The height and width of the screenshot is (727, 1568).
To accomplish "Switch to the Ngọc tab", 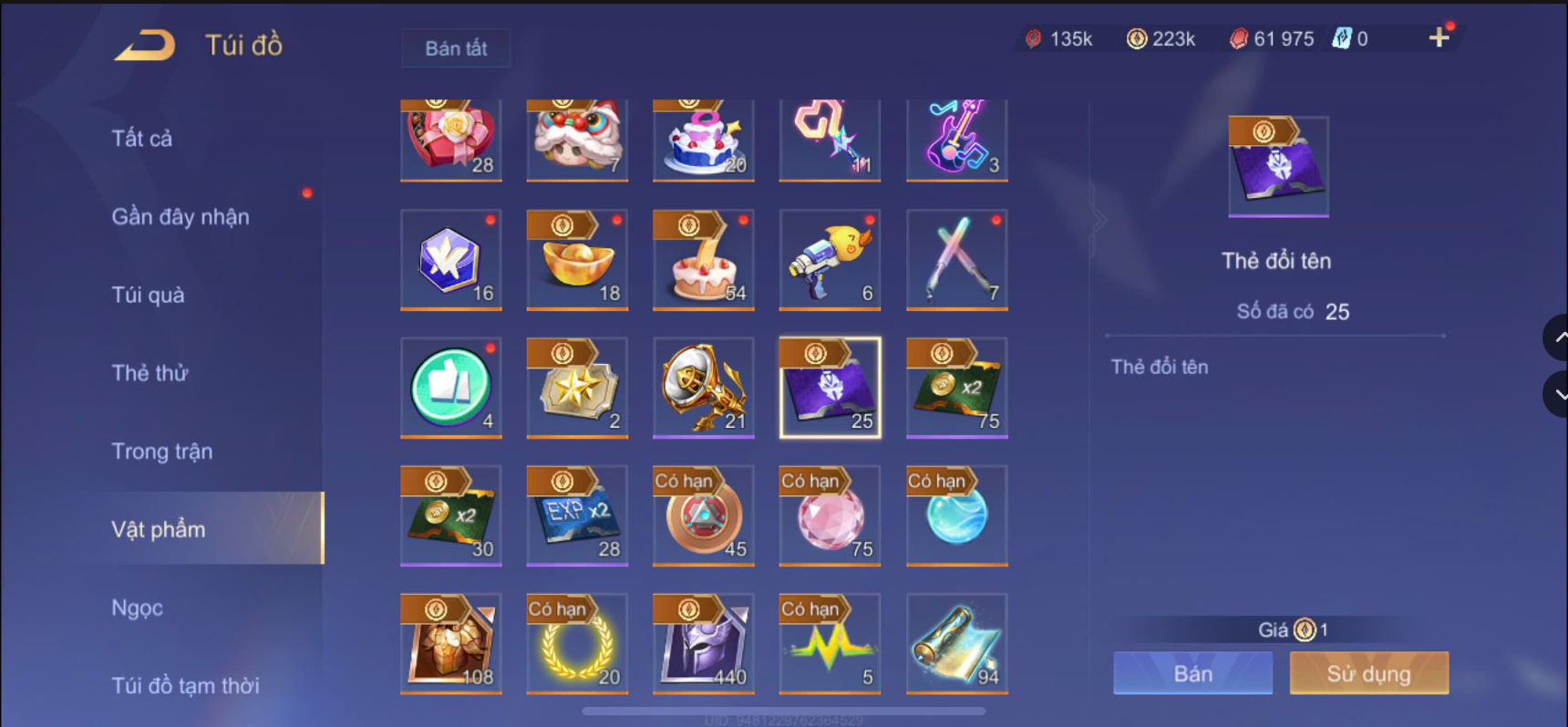I will 136,607.
